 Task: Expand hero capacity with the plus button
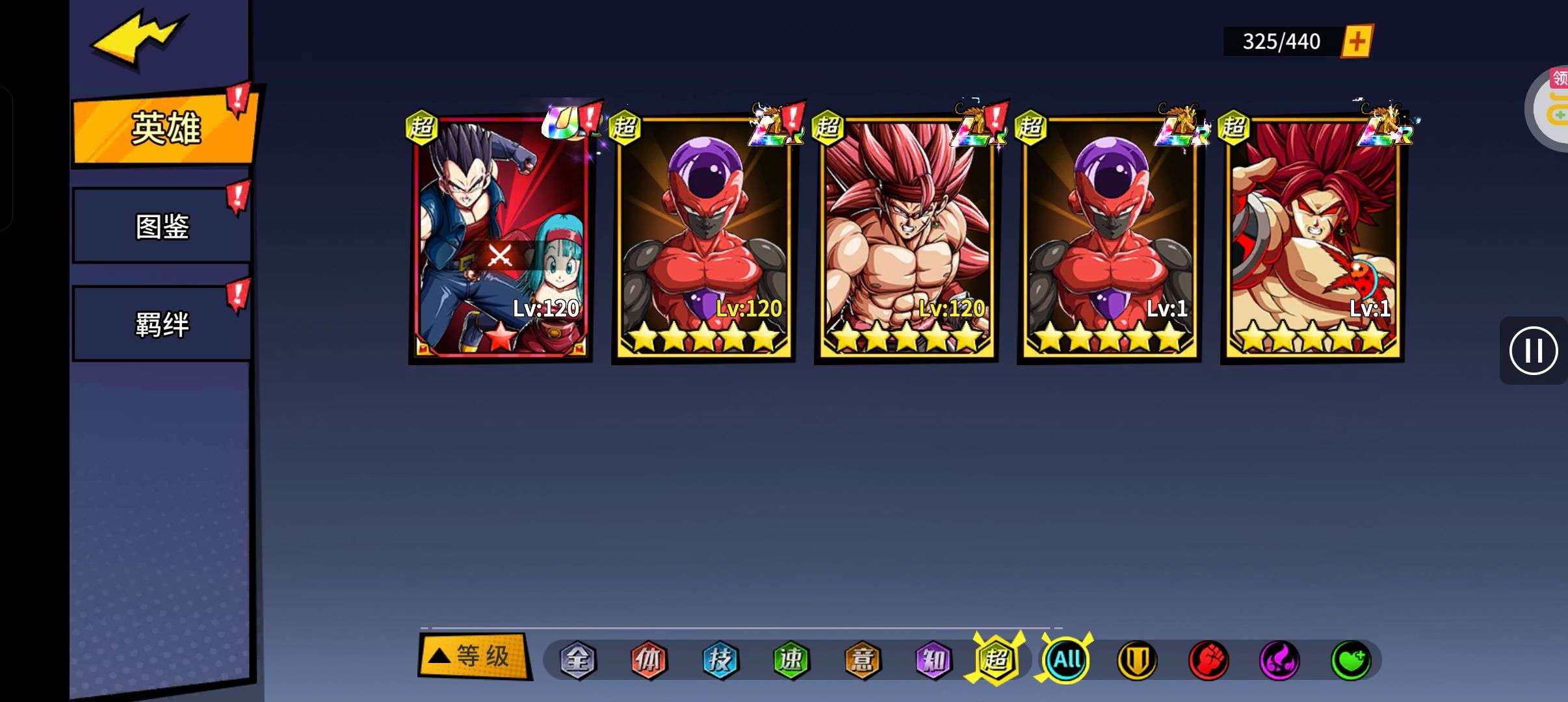point(1357,42)
